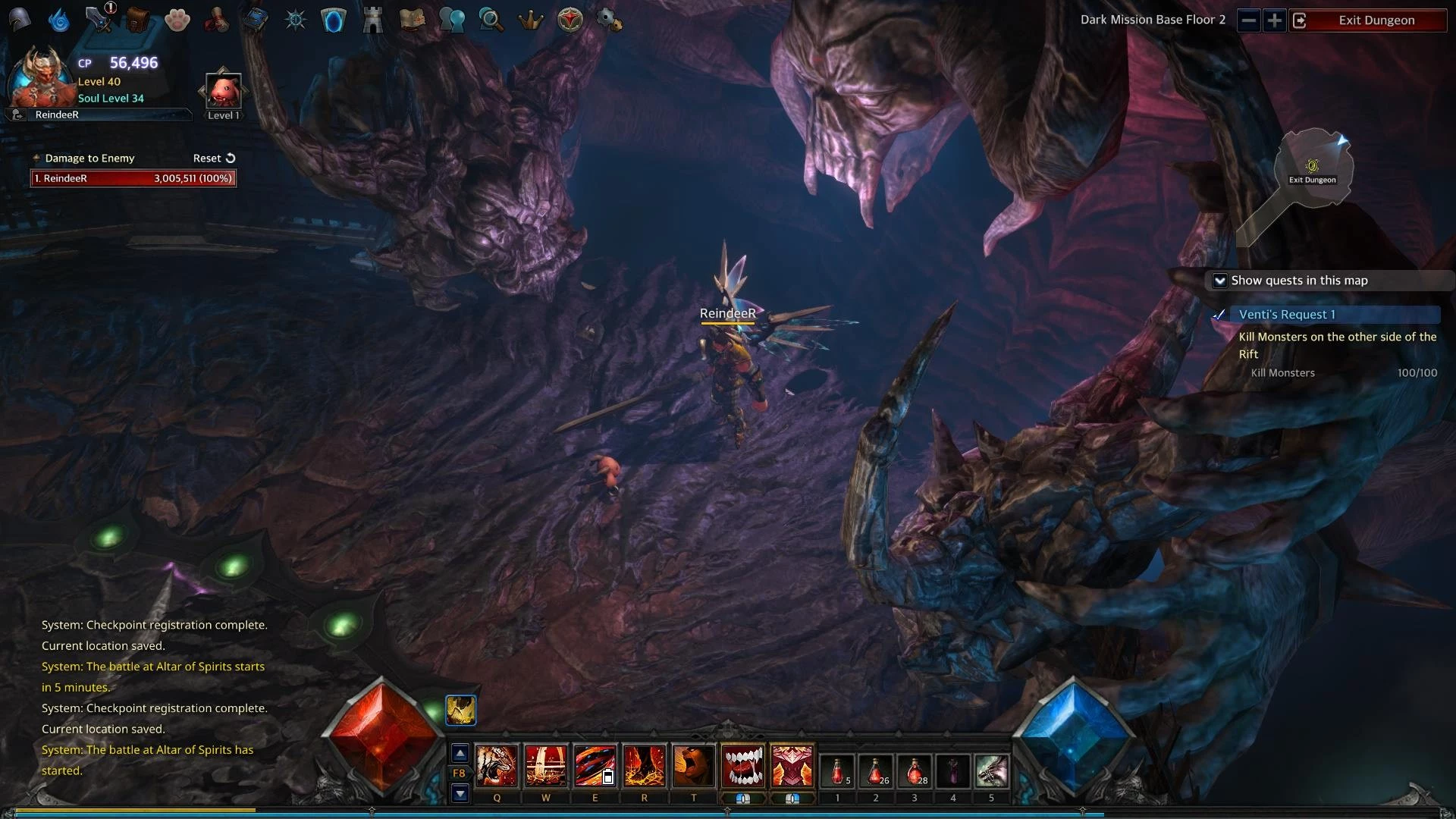
Task: Activate the roaring tiger skill
Action: coord(497,766)
